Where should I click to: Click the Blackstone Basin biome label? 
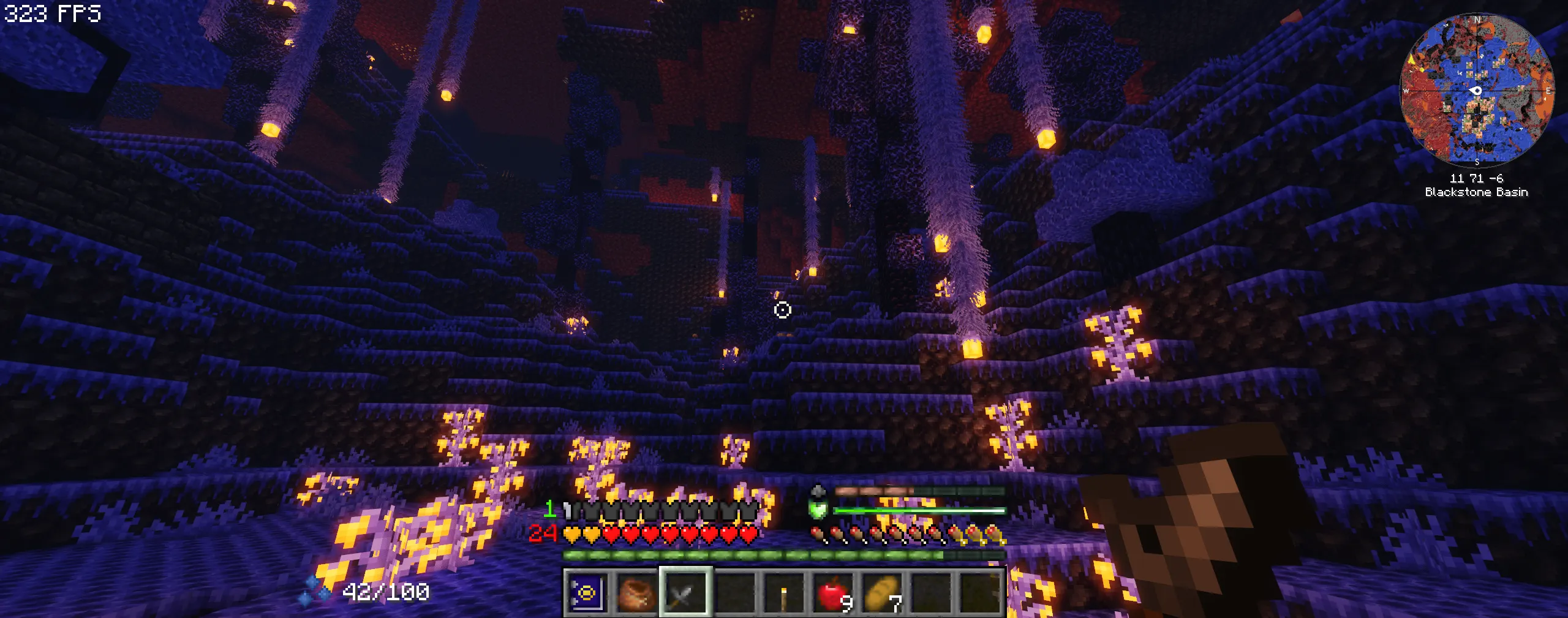1476,192
